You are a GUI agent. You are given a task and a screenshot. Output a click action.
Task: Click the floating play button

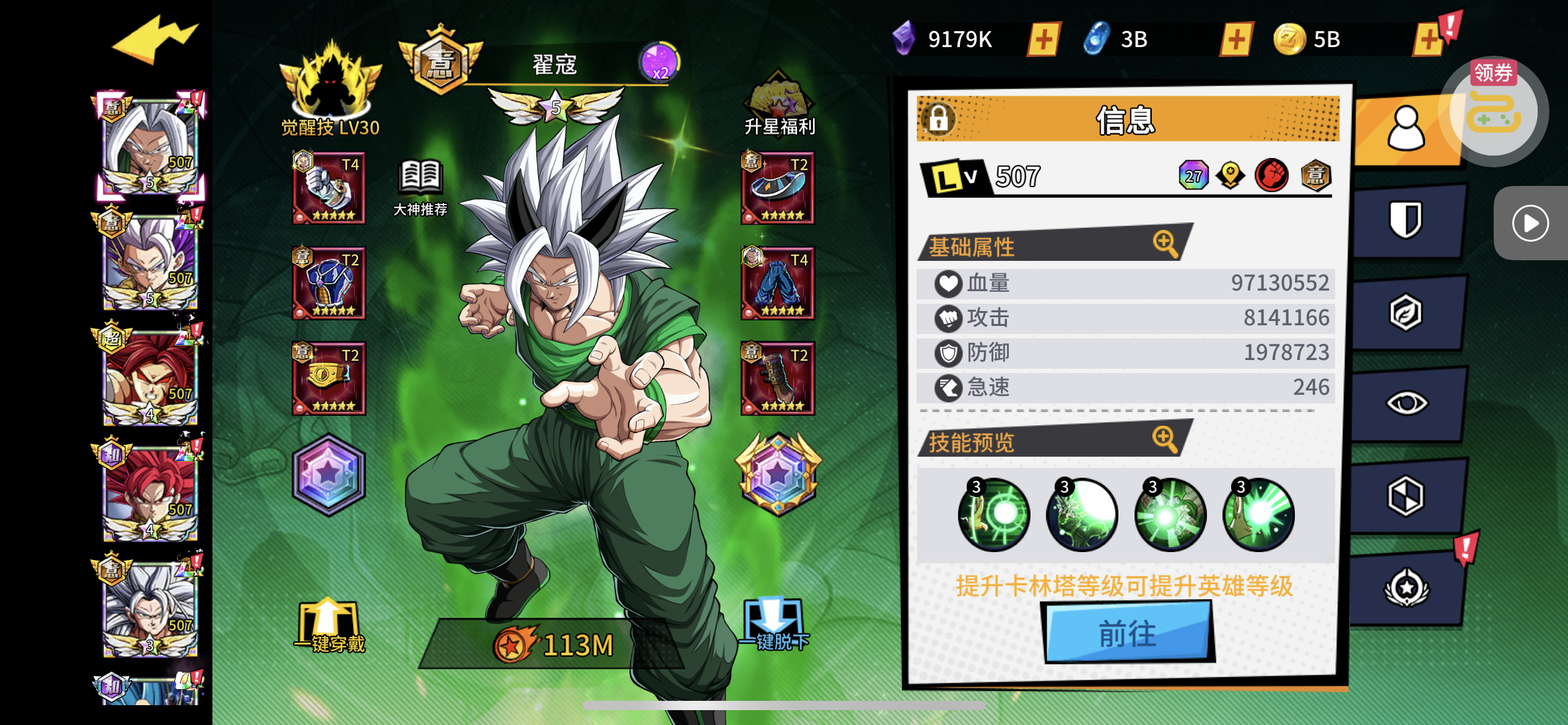tap(1530, 223)
